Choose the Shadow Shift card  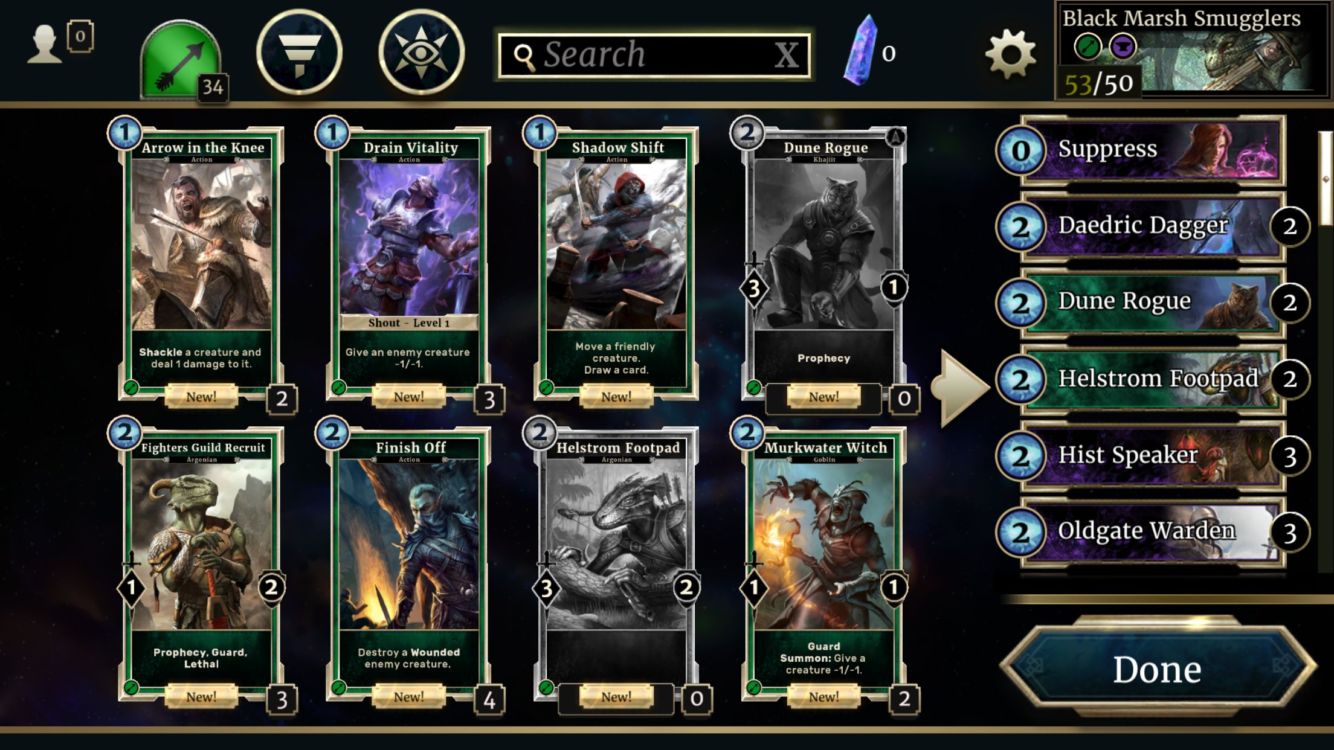tap(616, 260)
